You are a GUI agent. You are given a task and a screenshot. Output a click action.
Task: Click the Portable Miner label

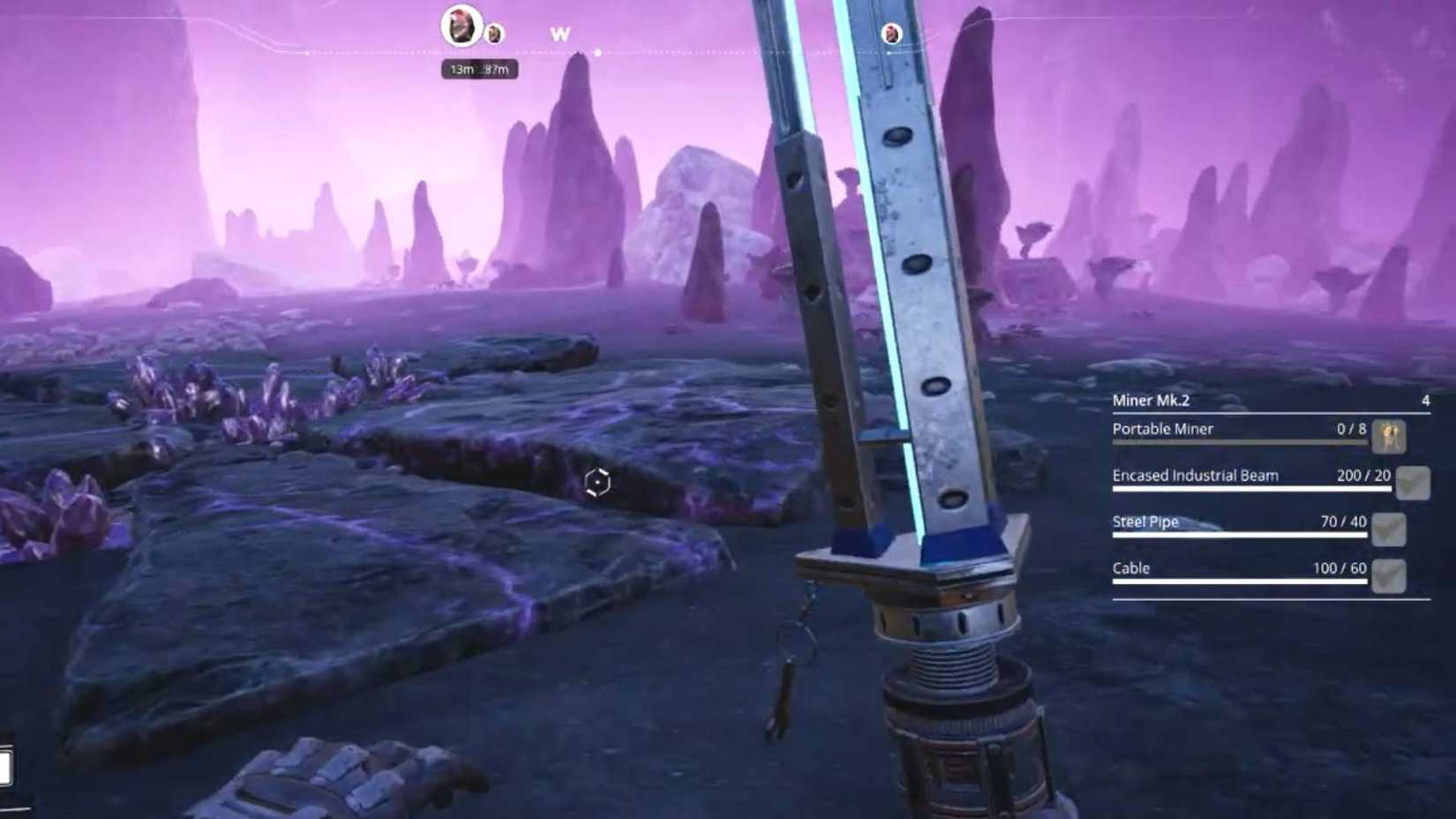[x=1163, y=429]
